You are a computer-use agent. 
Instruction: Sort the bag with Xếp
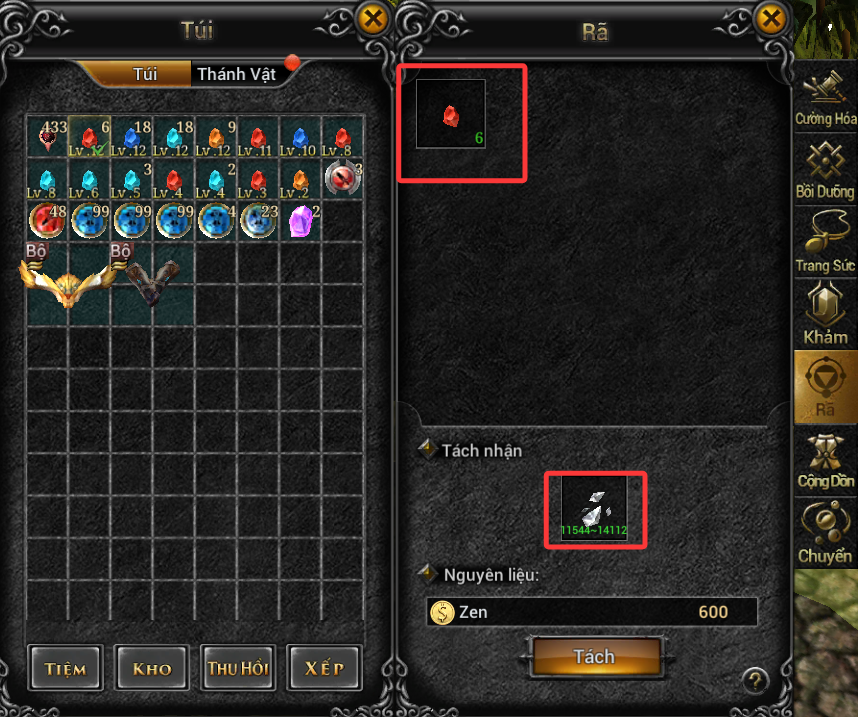(323, 668)
